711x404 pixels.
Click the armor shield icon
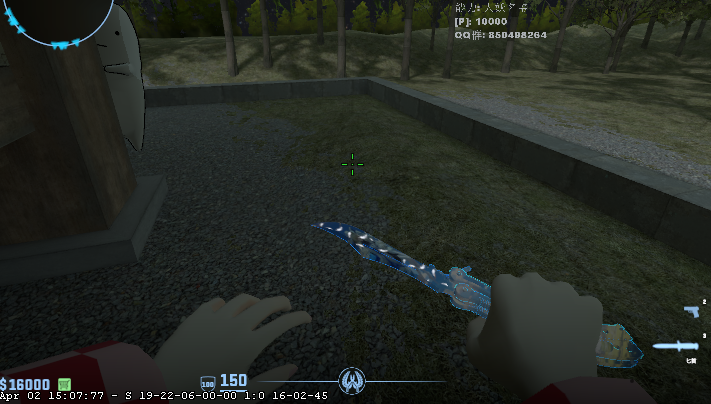[x=208, y=382]
